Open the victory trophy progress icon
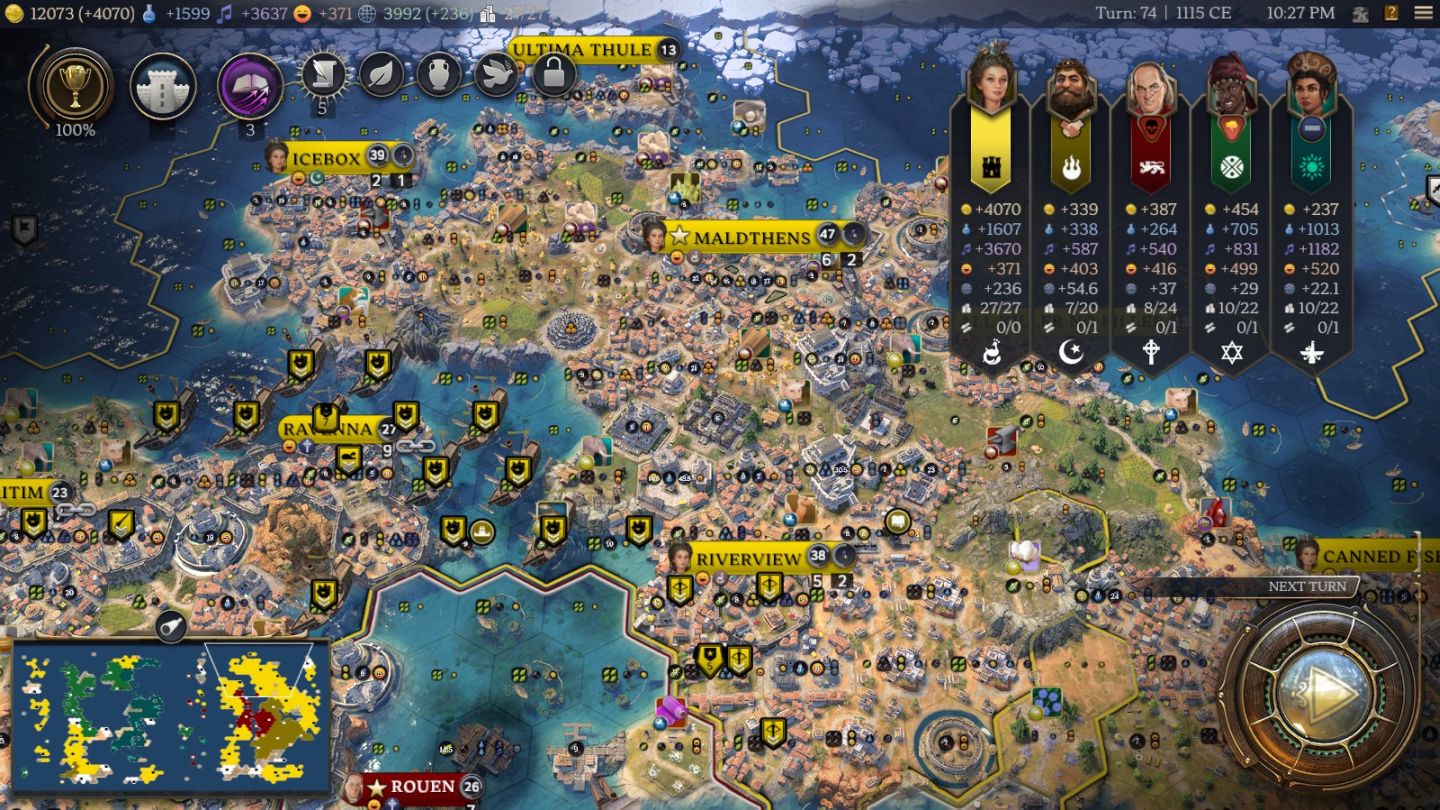 click(x=73, y=85)
